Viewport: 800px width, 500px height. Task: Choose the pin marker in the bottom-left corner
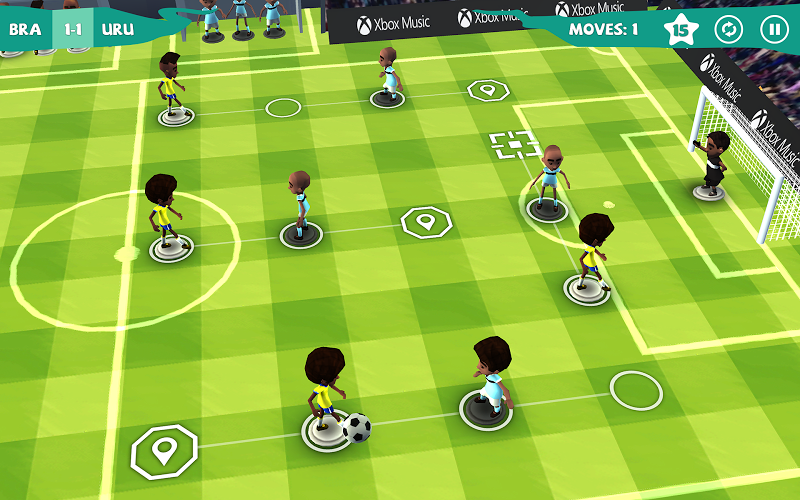(x=164, y=451)
